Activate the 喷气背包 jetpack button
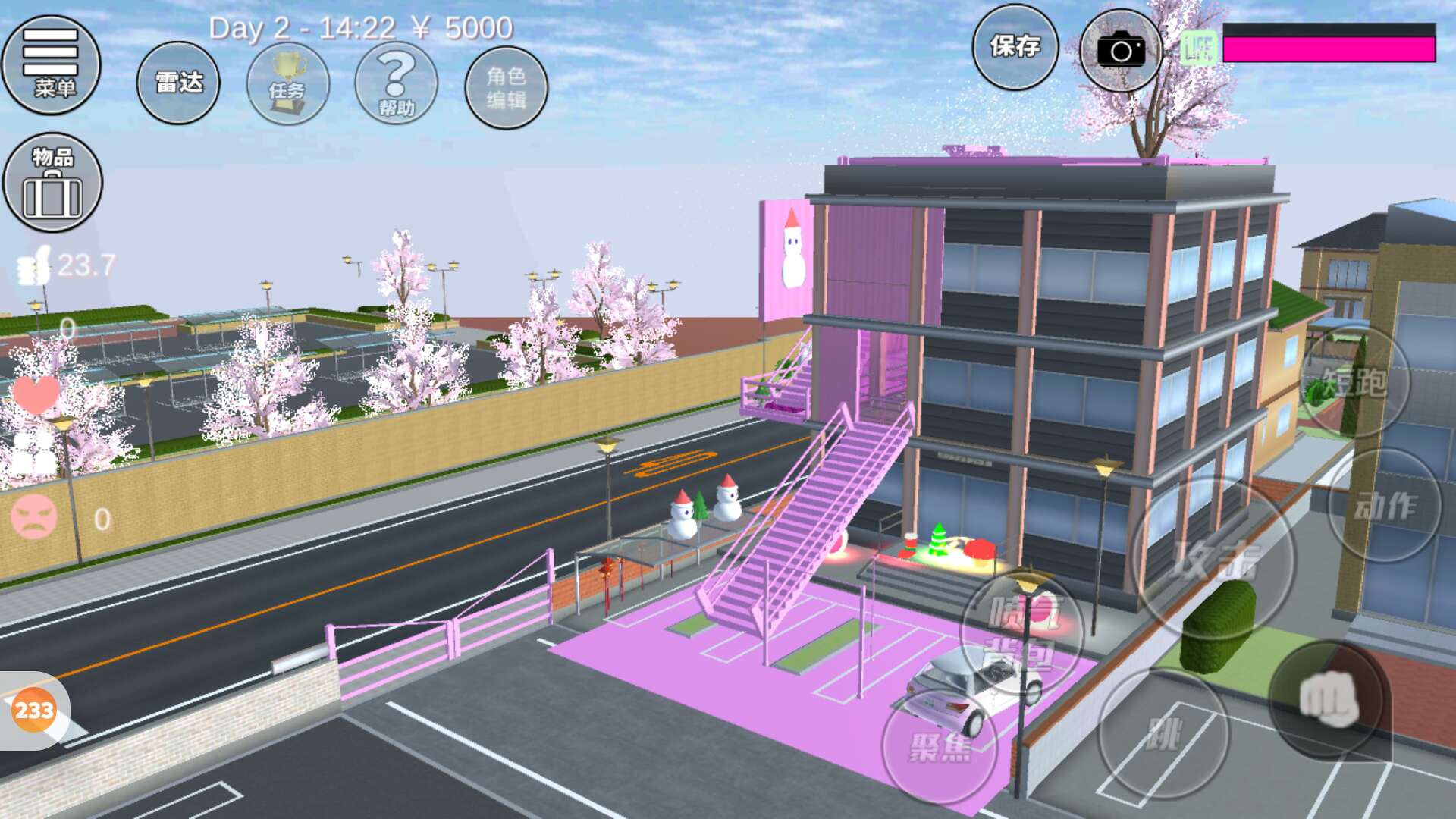This screenshot has width=1456, height=819. click(x=1021, y=633)
